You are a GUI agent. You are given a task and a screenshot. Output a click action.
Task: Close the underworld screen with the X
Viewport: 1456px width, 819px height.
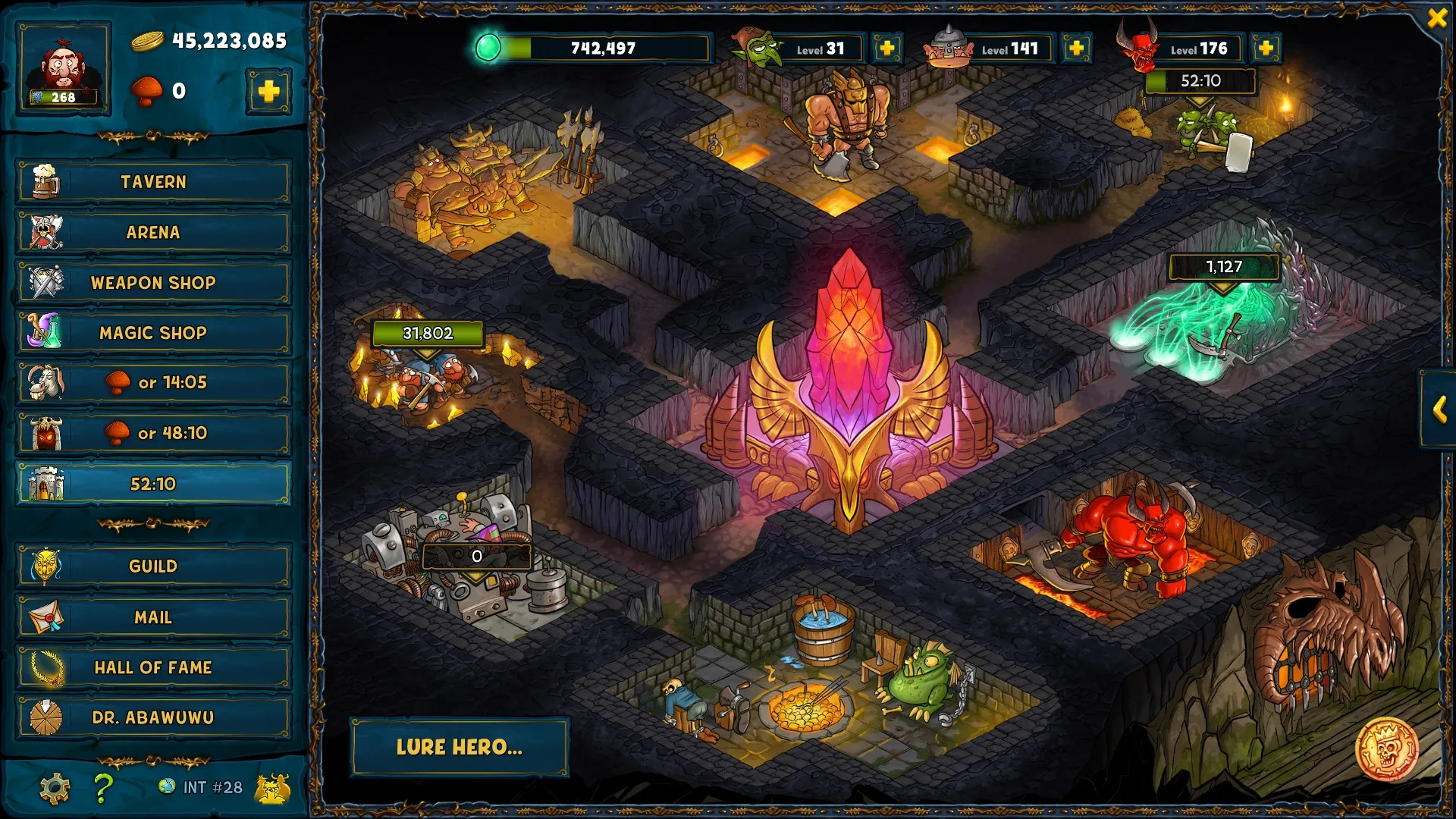click(1437, 17)
